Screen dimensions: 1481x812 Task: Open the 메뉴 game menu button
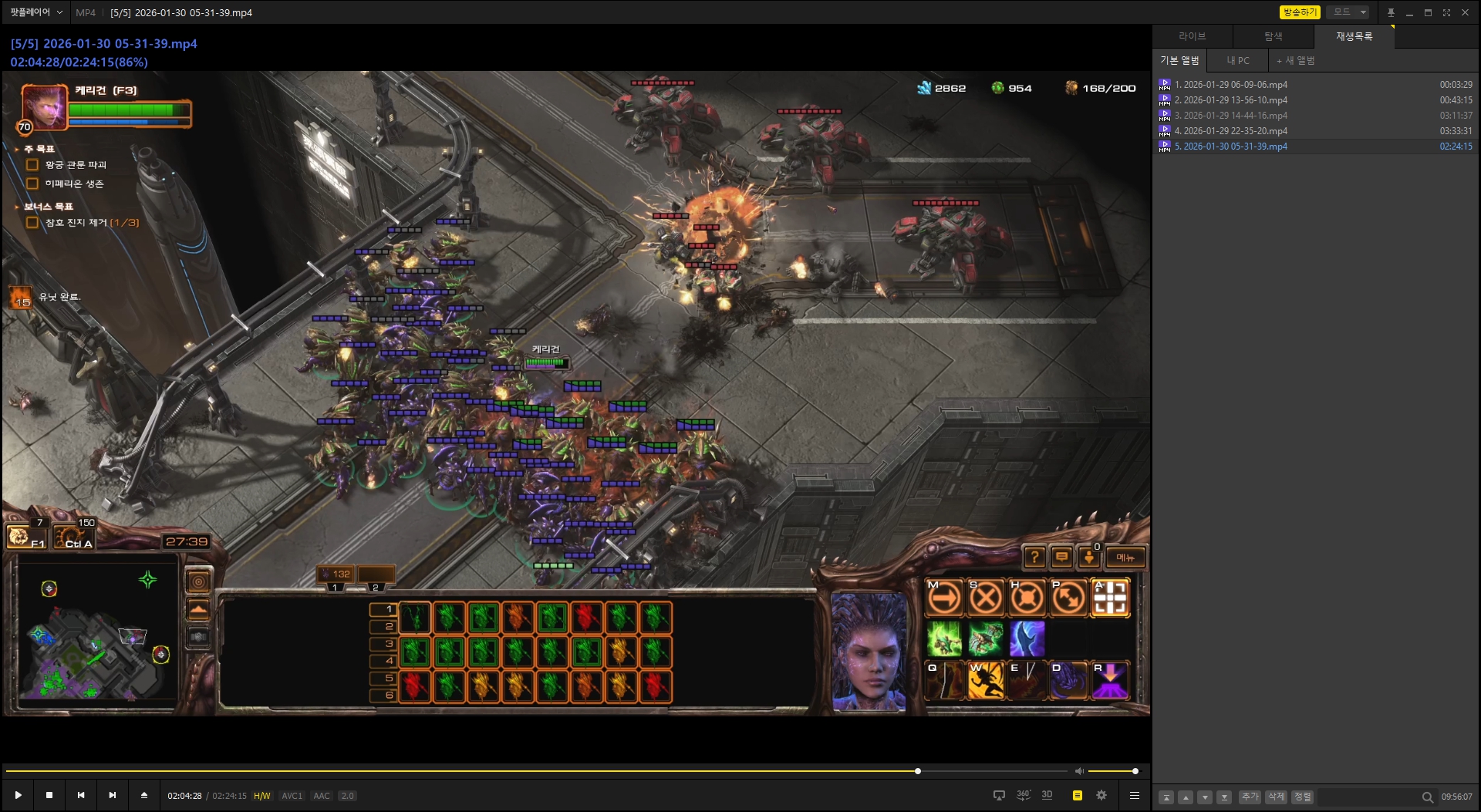pyautogui.click(x=1125, y=558)
